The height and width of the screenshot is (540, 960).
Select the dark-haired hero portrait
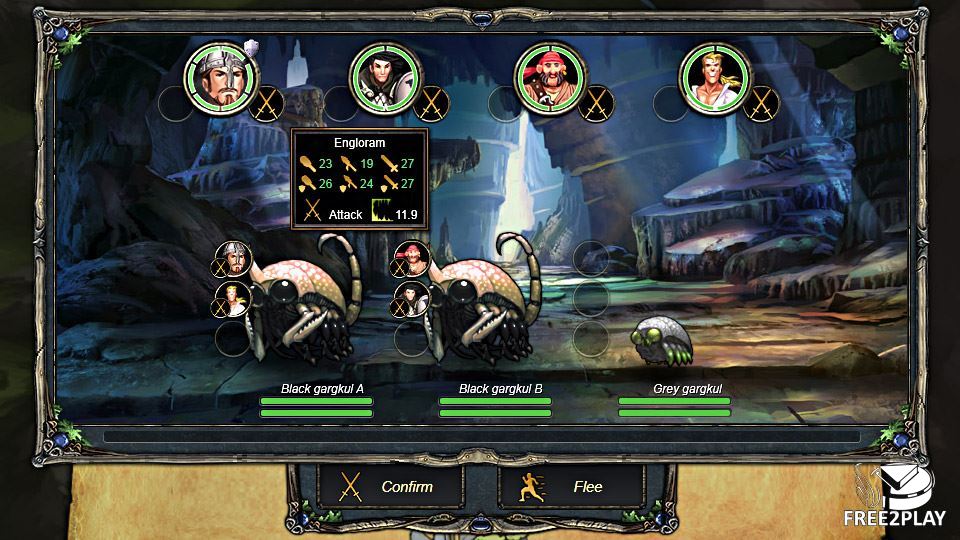pos(385,77)
